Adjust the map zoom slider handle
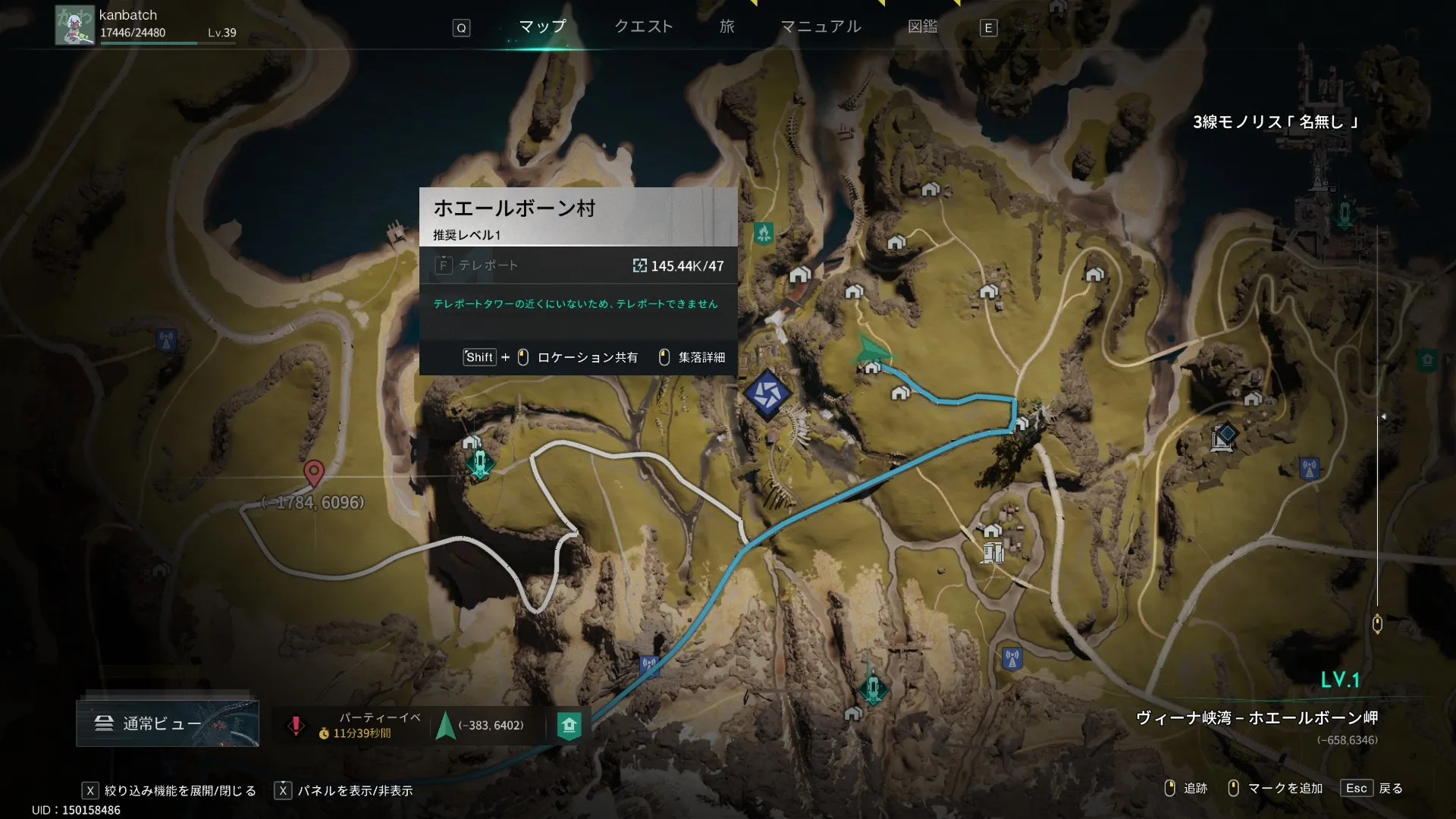The width and height of the screenshot is (1456, 819). point(1377,624)
